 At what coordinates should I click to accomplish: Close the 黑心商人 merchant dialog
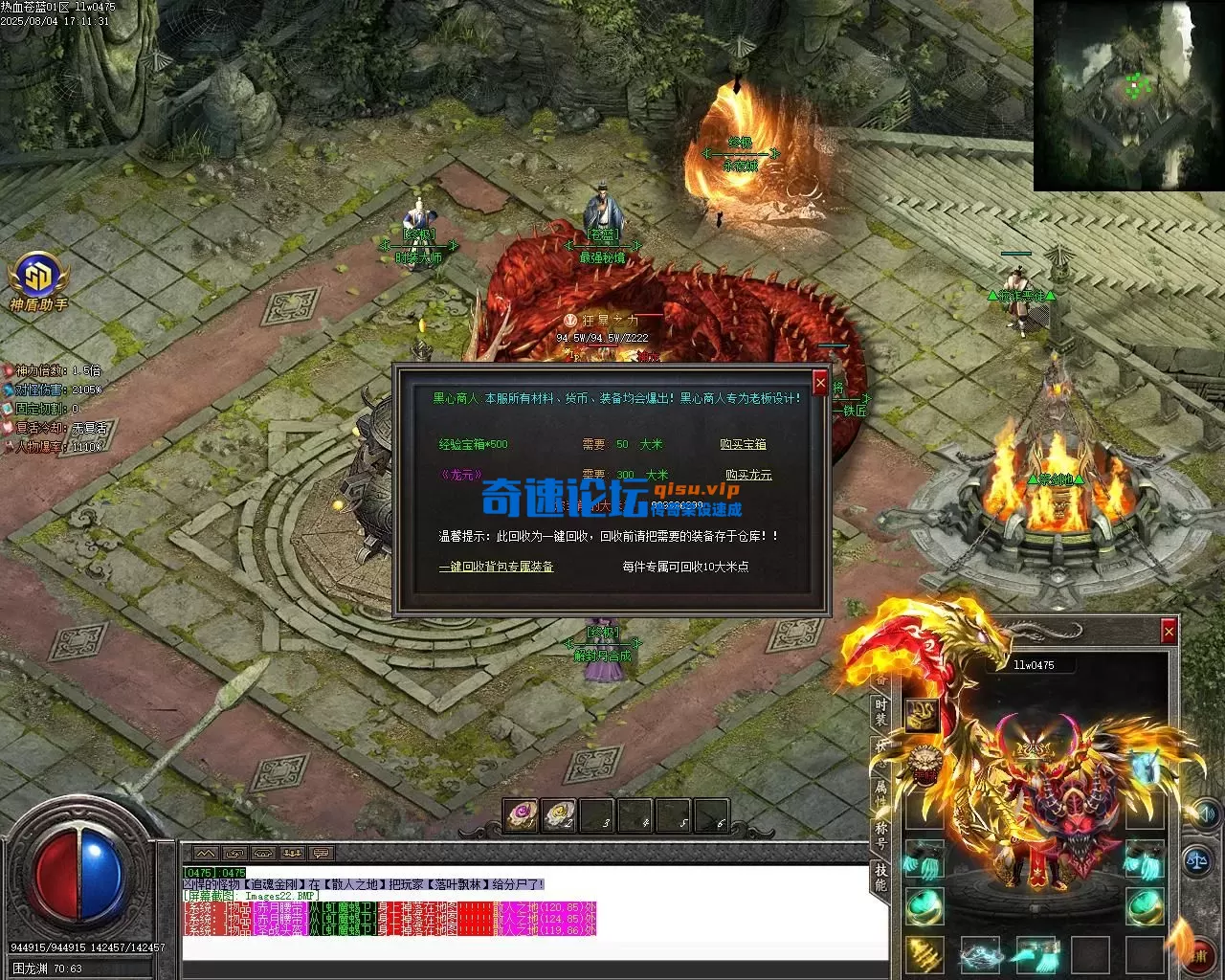point(819,383)
